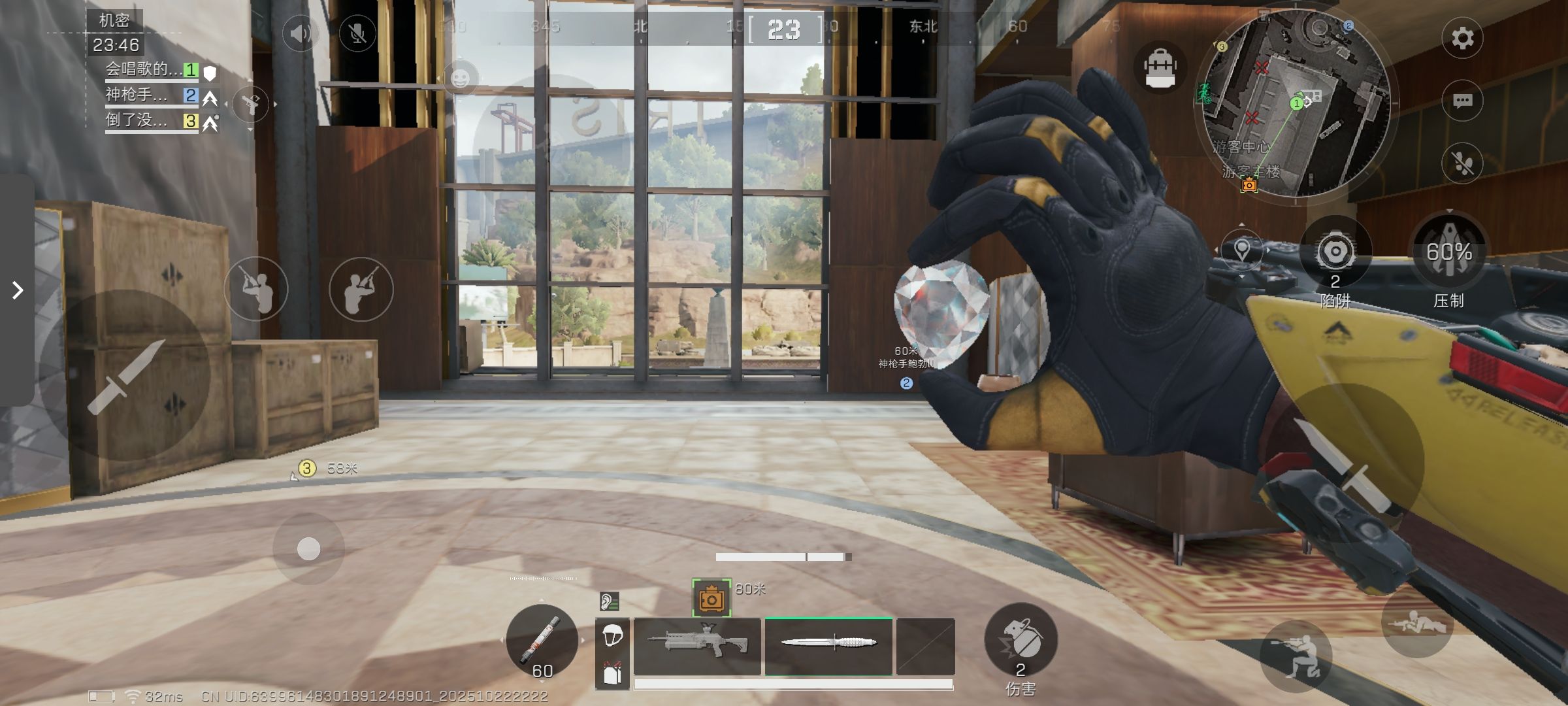Open the emote smiley face

[x=461, y=78]
